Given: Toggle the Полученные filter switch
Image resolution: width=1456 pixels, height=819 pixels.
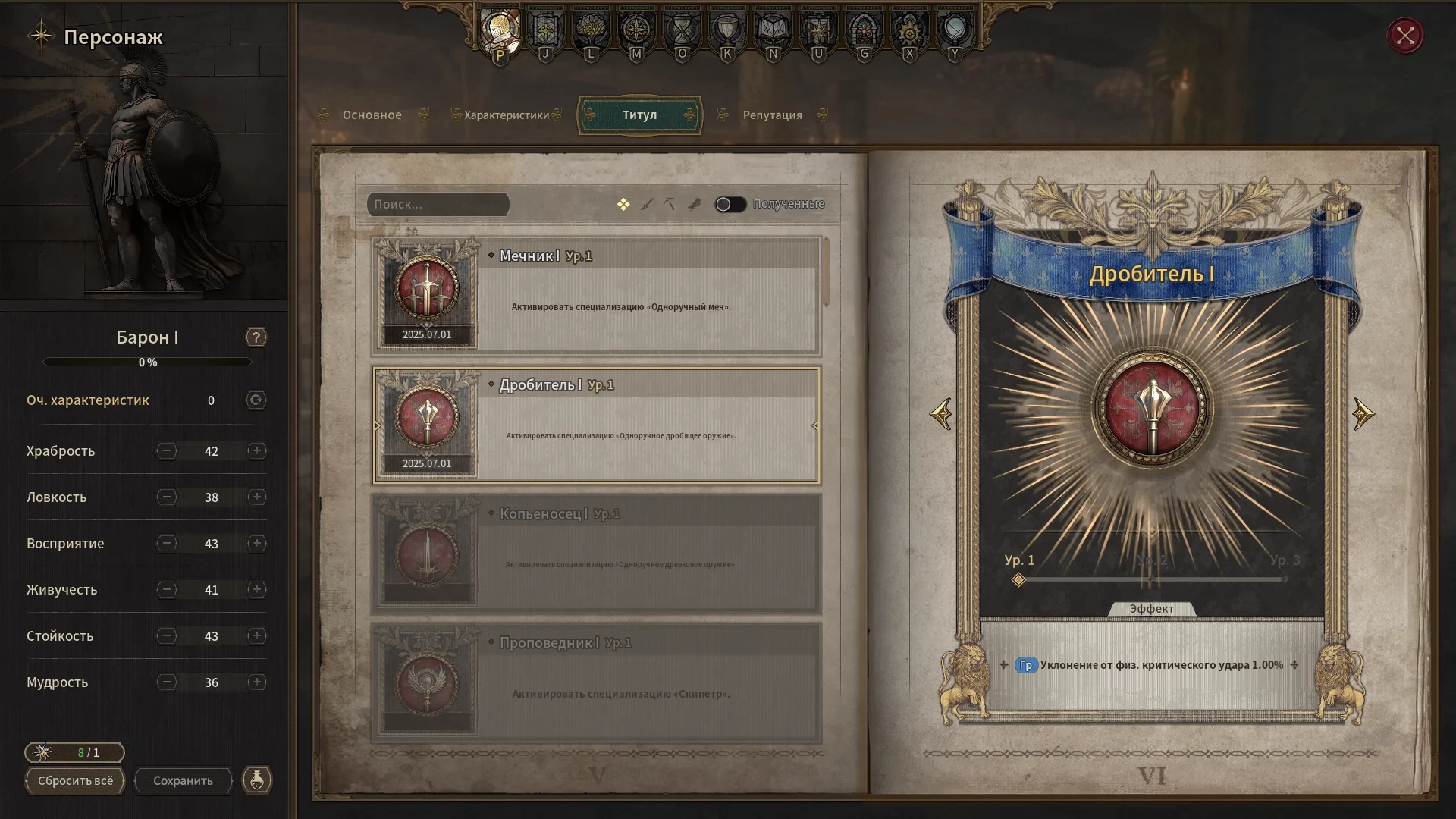Looking at the screenshot, I should point(731,204).
